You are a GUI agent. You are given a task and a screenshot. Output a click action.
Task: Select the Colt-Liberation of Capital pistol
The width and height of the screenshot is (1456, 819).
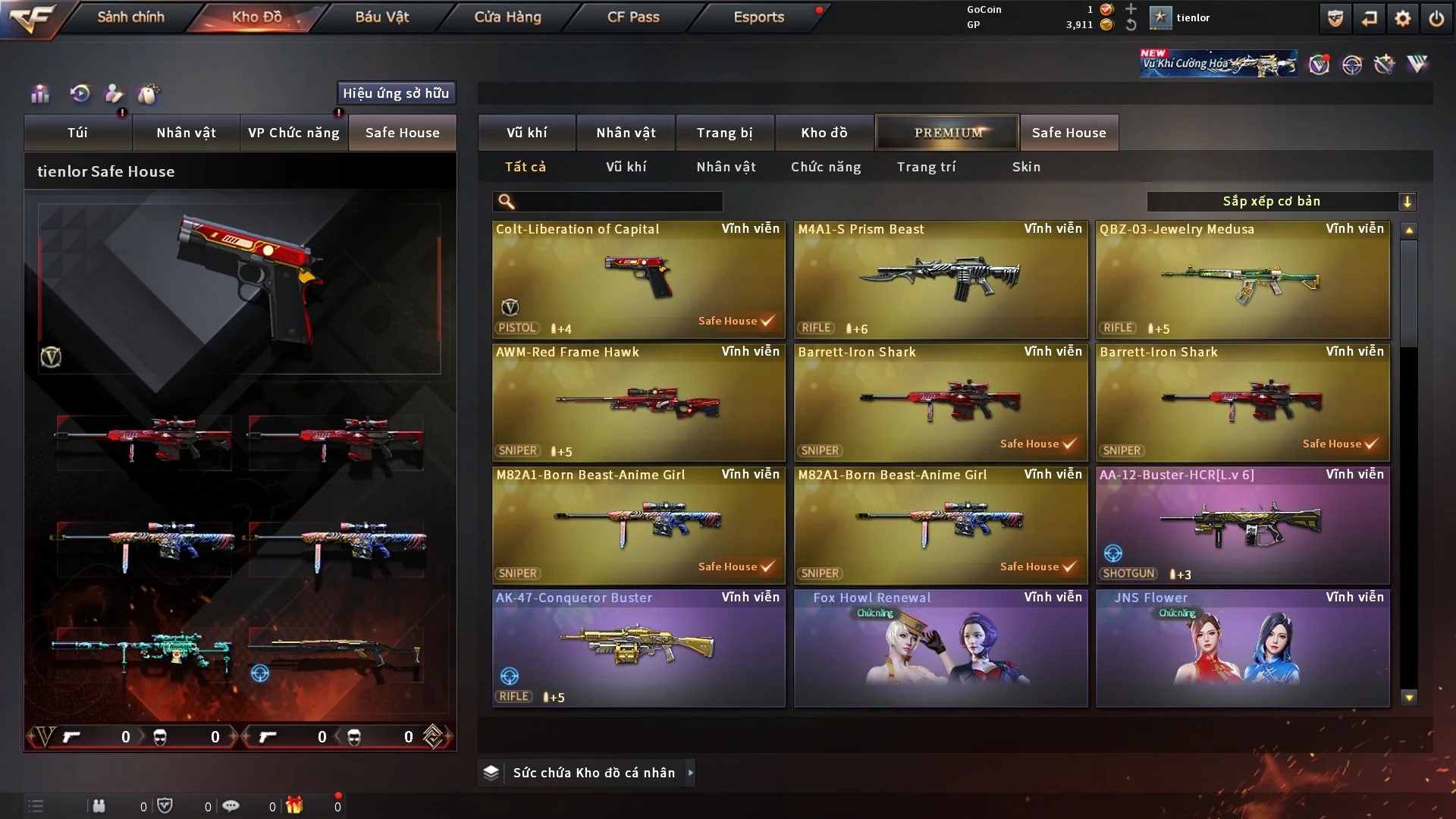[x=638, y=279]
